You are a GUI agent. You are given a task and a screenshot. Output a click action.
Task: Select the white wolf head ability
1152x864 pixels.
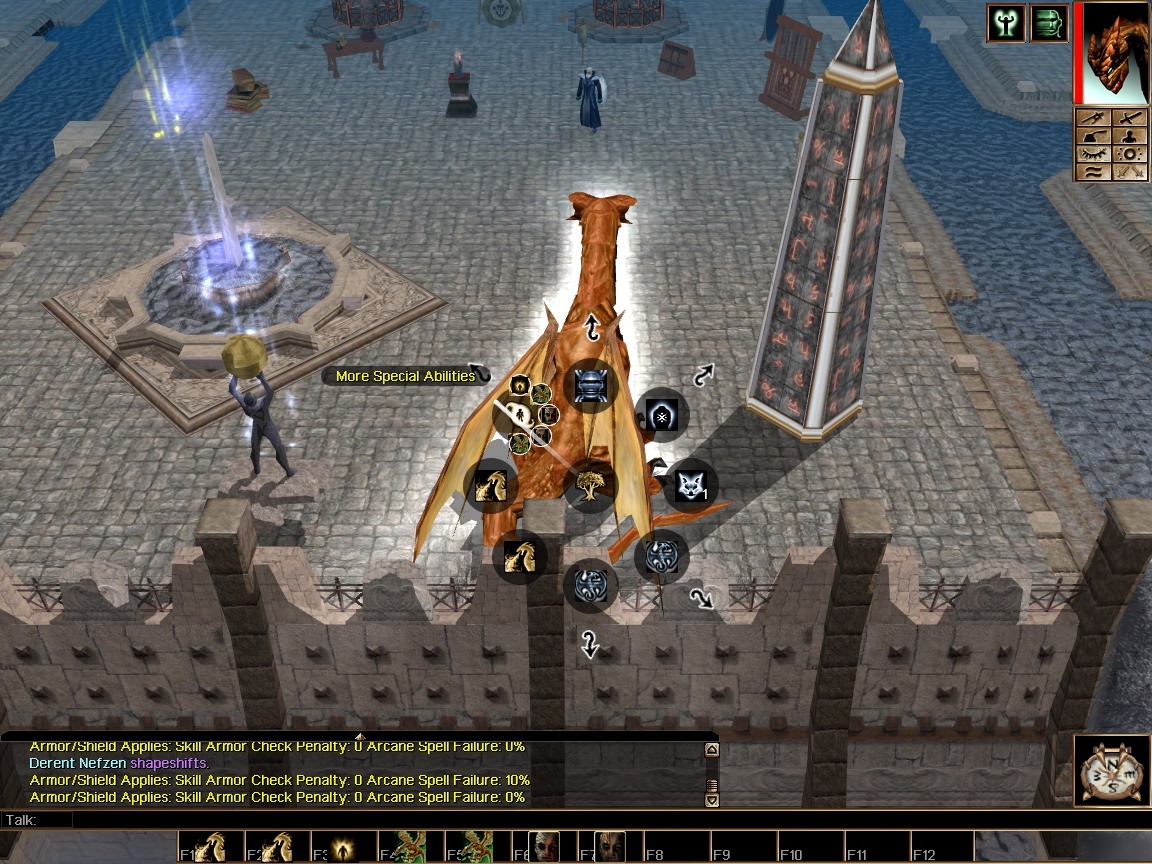[x=690, y=485]
